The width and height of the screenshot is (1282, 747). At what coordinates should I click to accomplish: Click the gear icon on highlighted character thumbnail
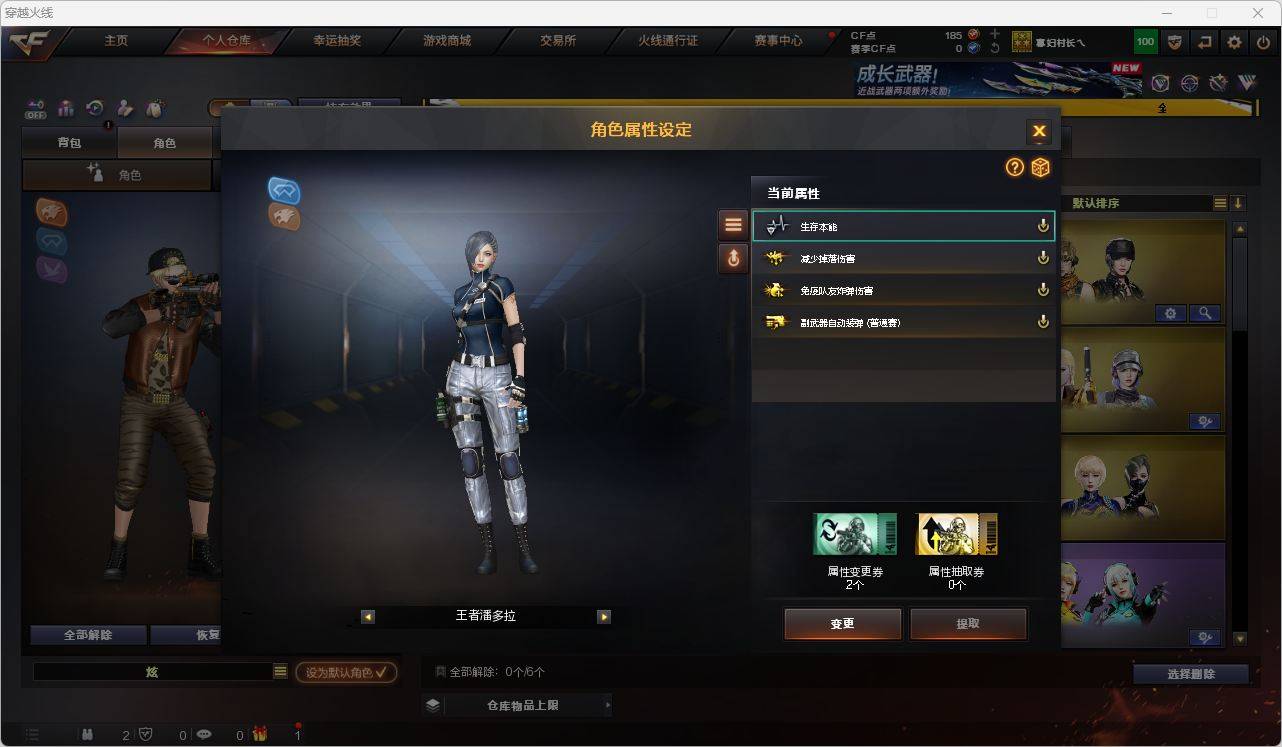coord(1170,313)
